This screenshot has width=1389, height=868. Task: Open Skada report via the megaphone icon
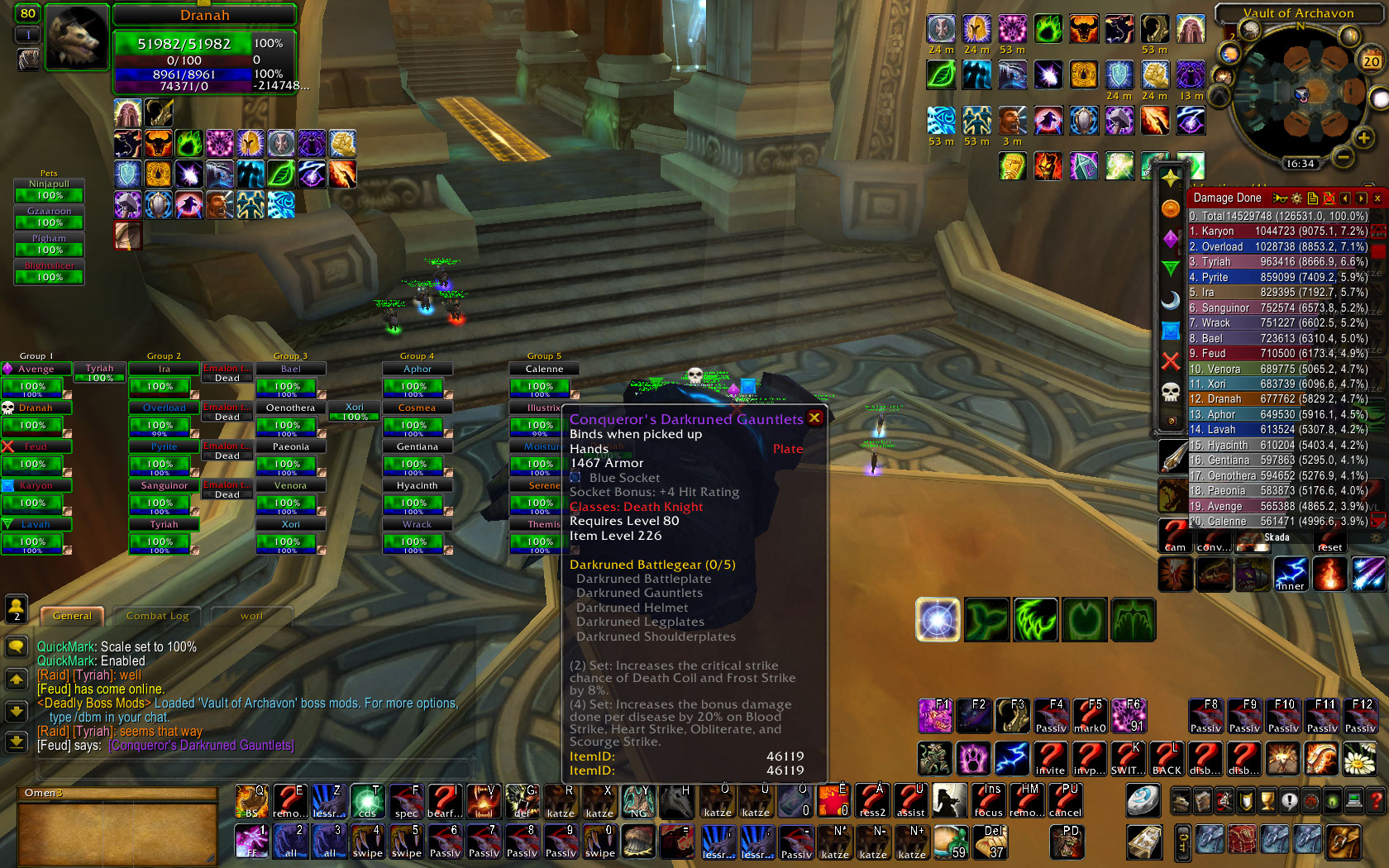click(x=1280, y=198)
